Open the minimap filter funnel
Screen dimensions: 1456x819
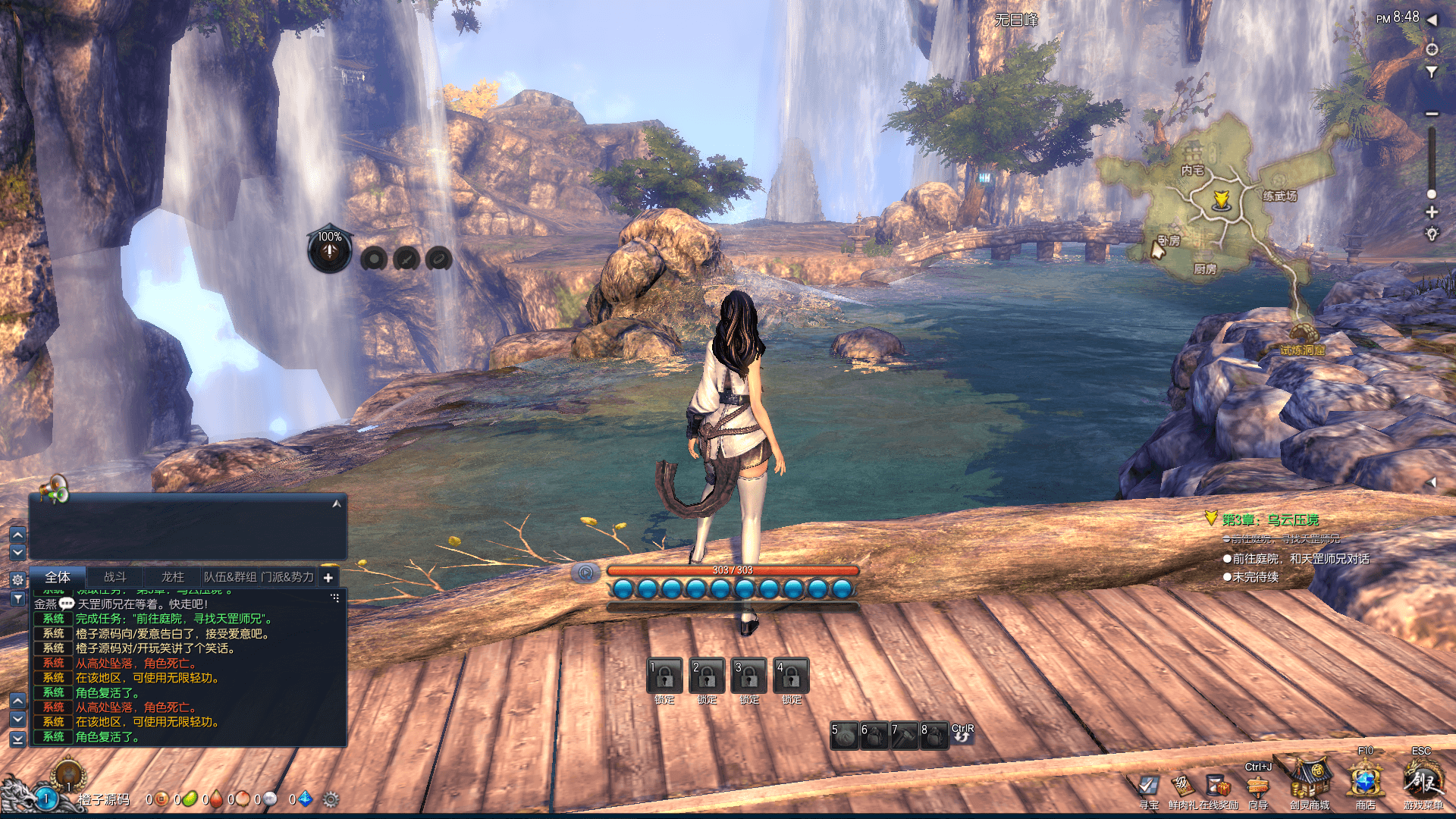click(x=1432, y=72)
